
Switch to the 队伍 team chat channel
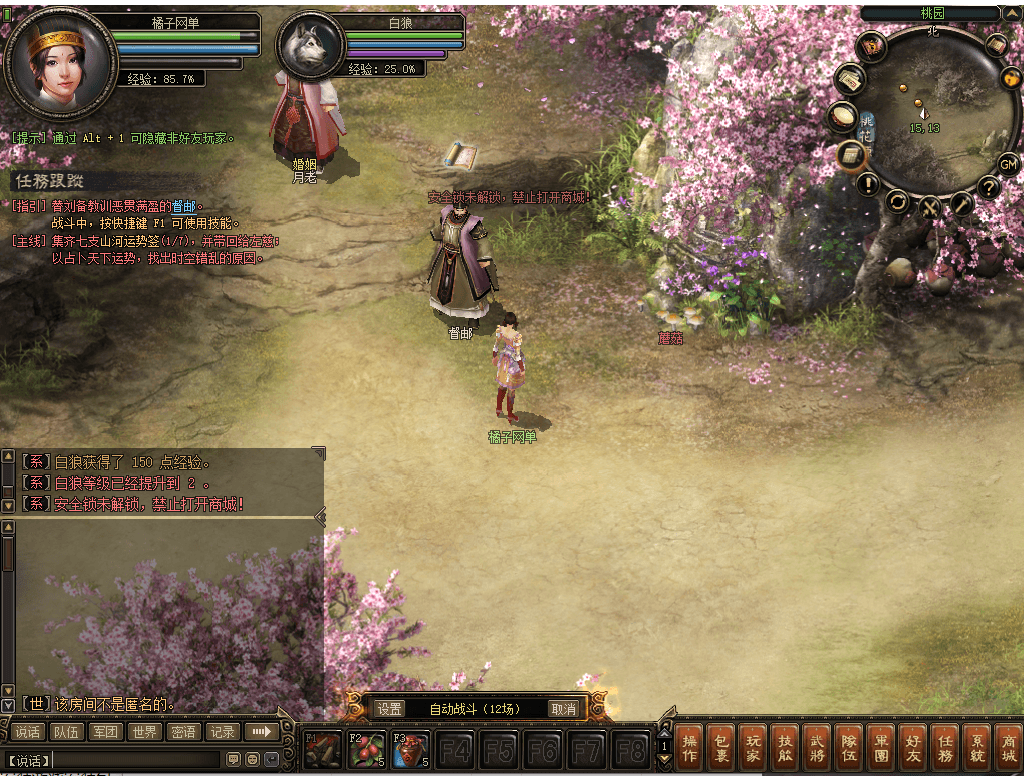[x=67, y=732]
